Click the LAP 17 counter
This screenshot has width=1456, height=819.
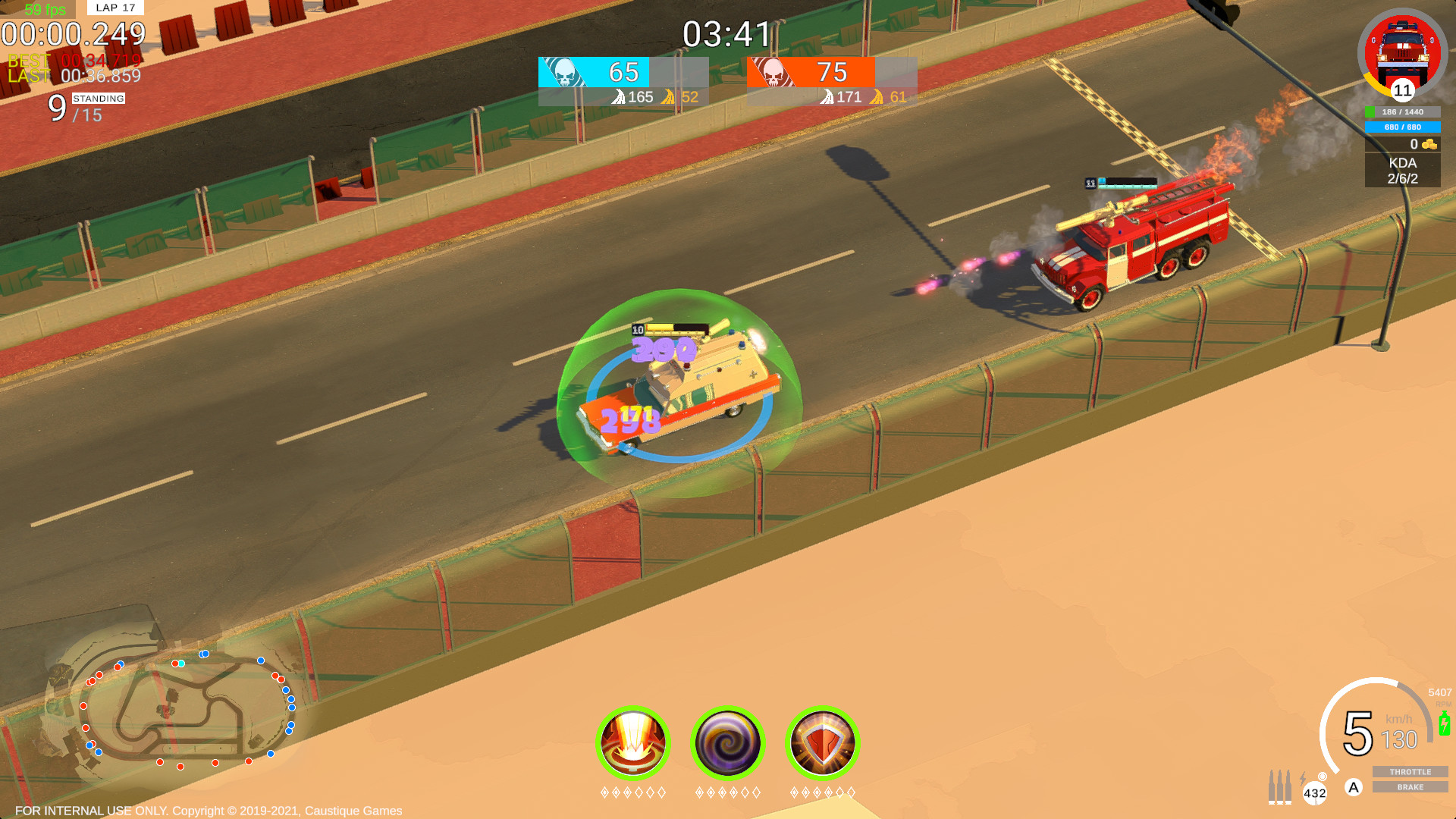[115, 8]
